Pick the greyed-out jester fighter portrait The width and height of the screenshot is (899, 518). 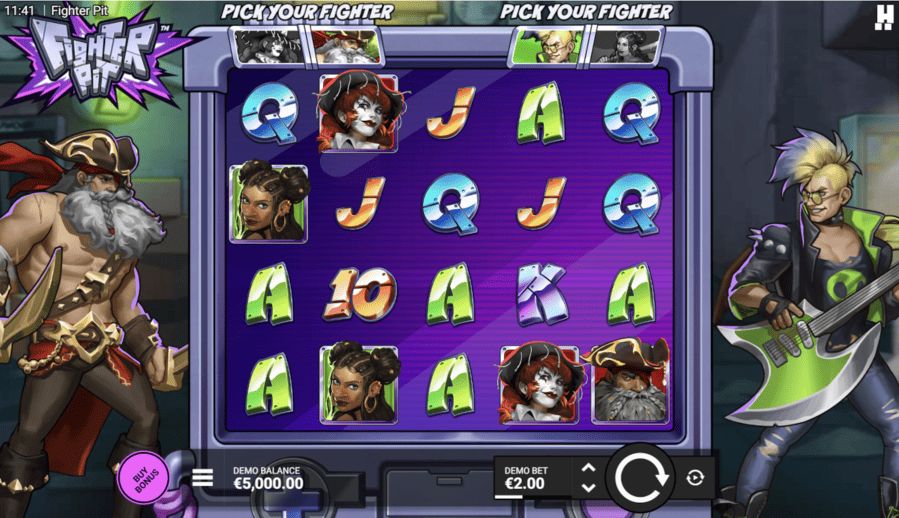tap(268, 44)
